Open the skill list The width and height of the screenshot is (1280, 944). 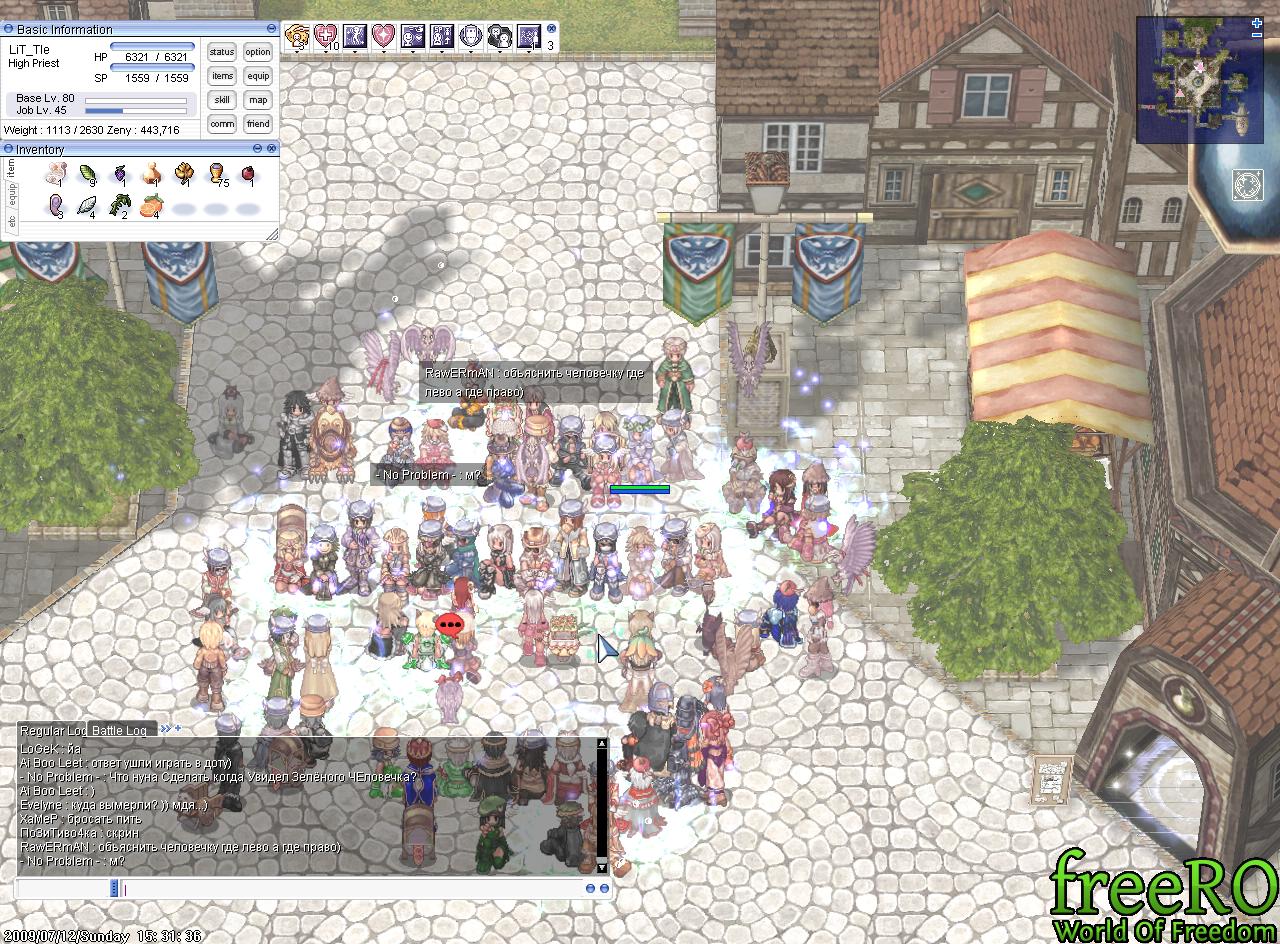[222, 100]
